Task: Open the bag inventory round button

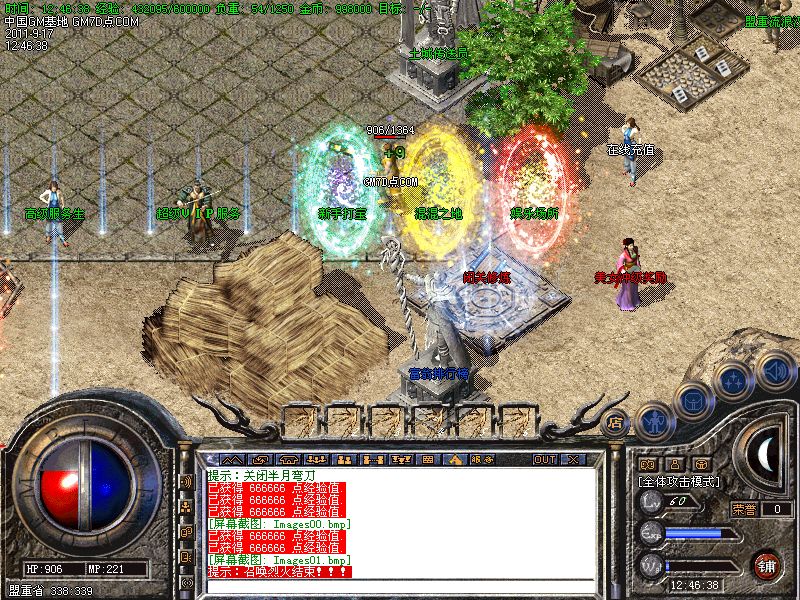Action: (692, 401)
